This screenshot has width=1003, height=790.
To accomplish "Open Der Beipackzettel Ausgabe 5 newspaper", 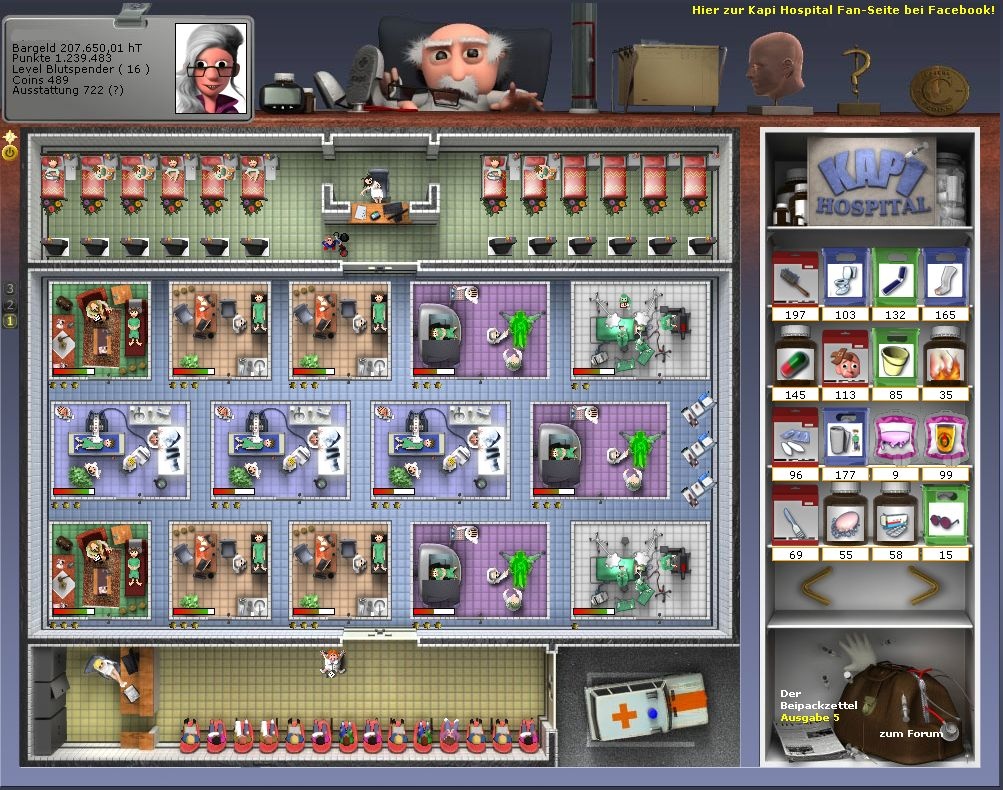I will [805, 718].
